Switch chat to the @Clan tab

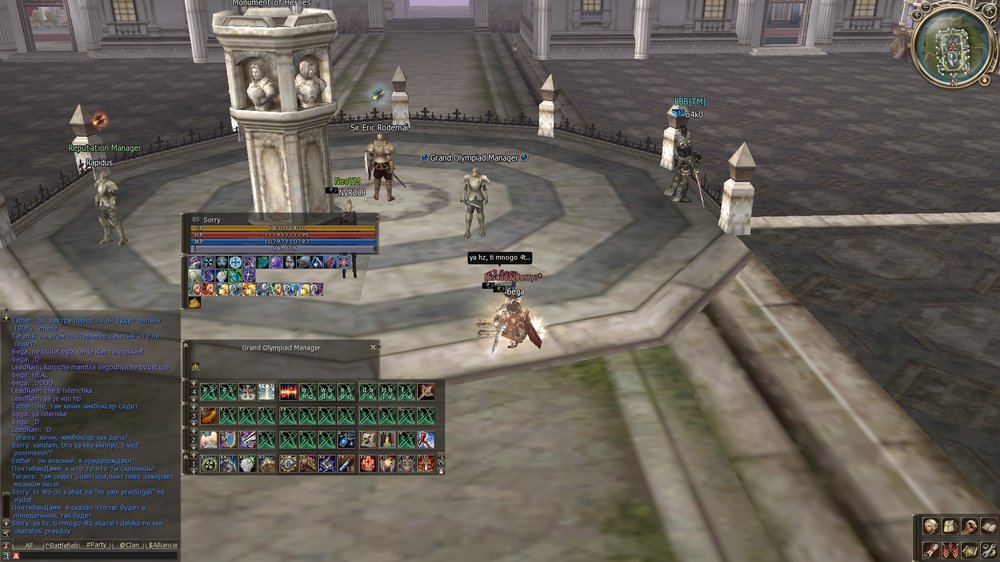point(129,545)
